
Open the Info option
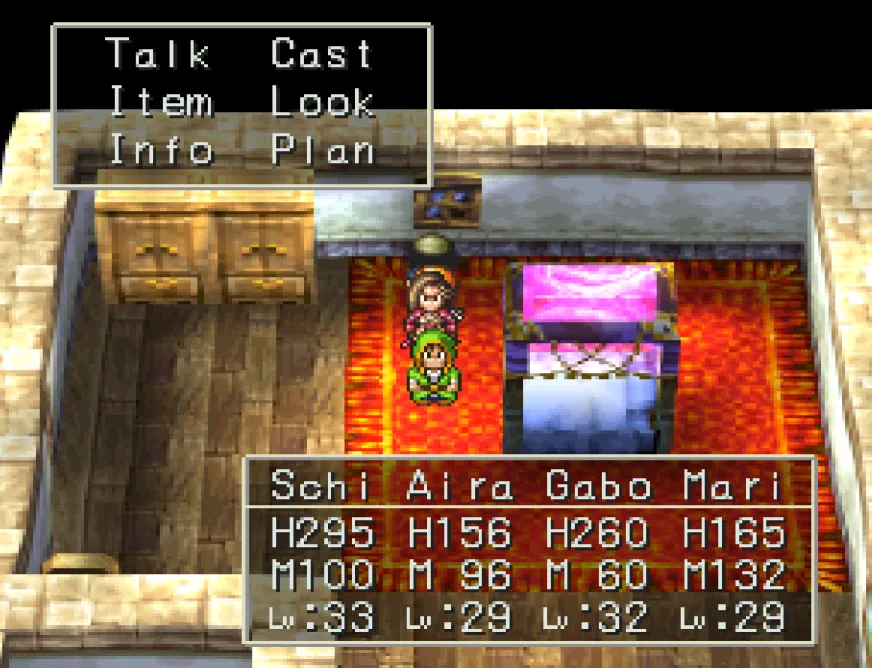pyautogui.click(x=160, y=150)
